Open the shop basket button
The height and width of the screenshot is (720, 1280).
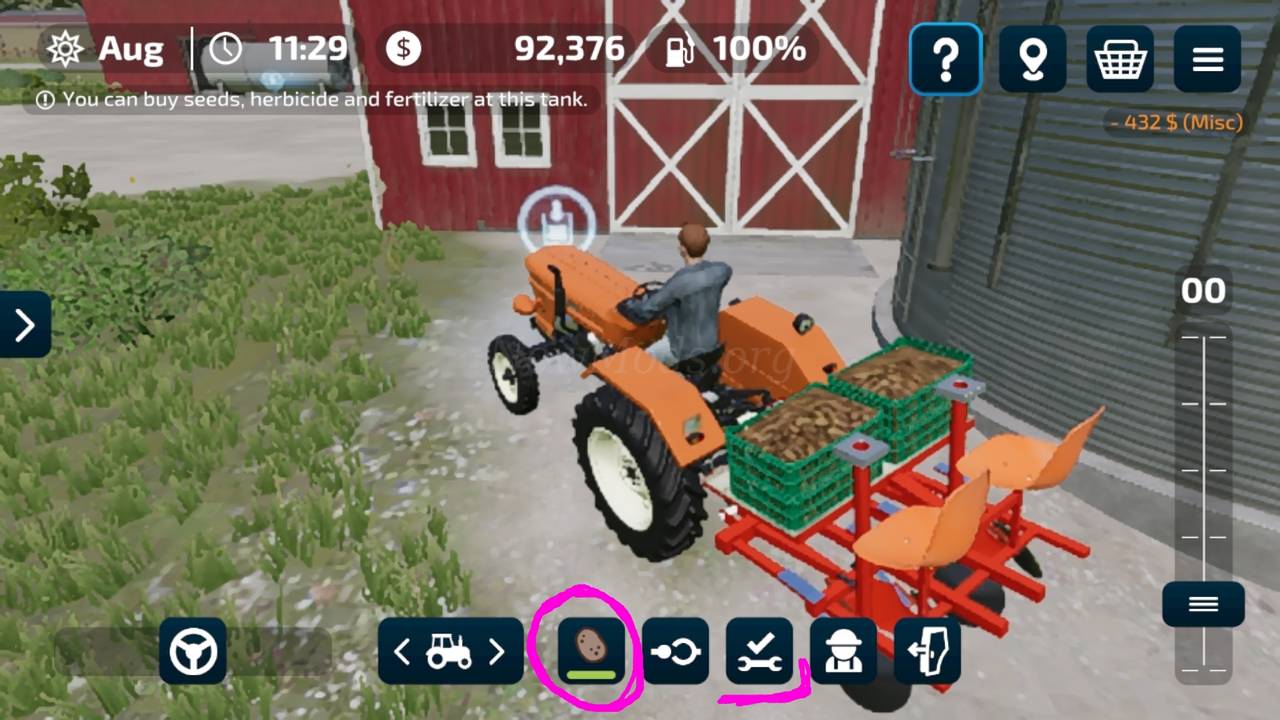click(x=1119, y=60)
